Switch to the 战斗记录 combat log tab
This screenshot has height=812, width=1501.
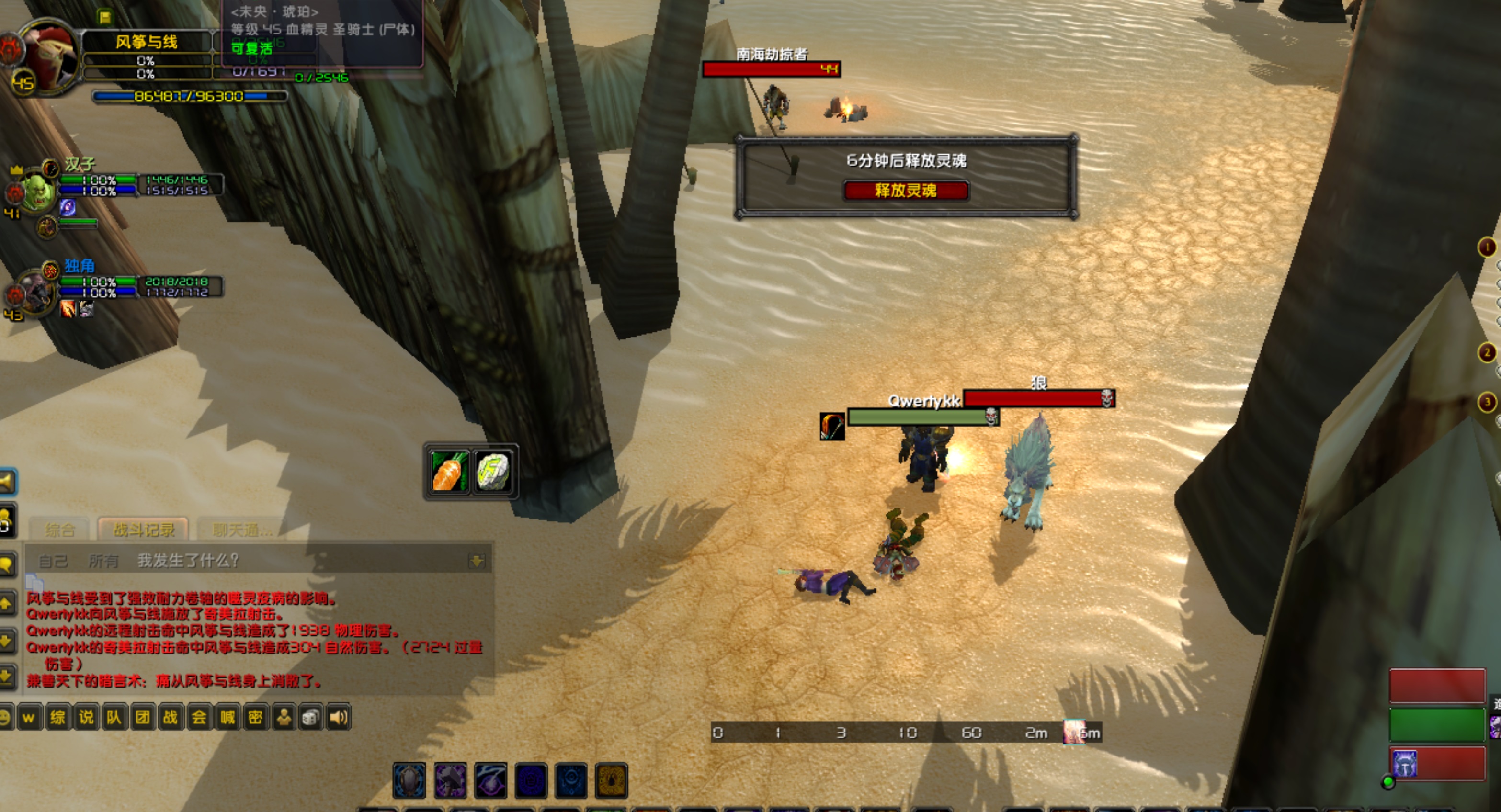point(143,530)
